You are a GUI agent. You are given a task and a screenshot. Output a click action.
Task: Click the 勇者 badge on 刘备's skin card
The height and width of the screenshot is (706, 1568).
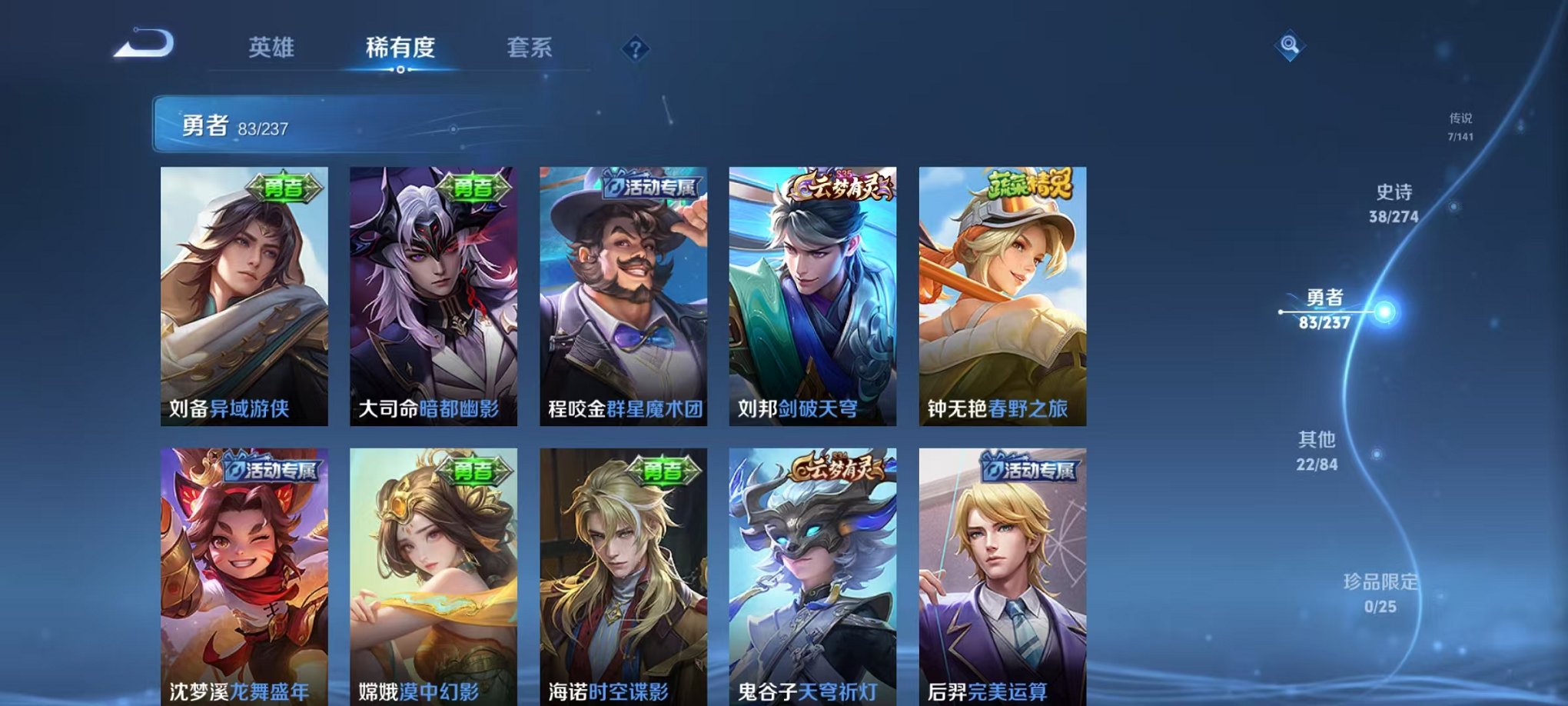click(x=285, y=188)
